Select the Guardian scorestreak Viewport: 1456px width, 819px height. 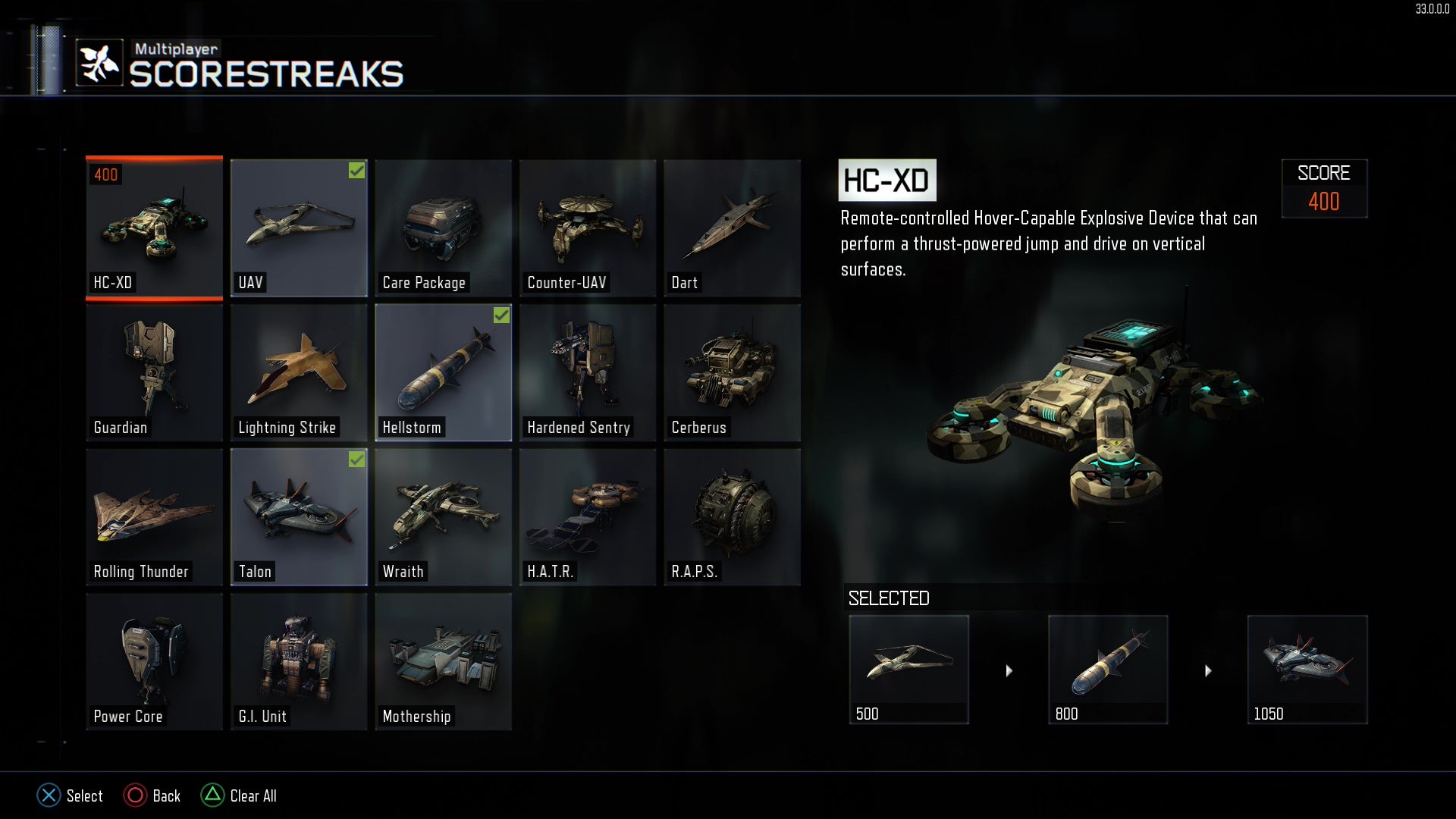click(154, 372)
